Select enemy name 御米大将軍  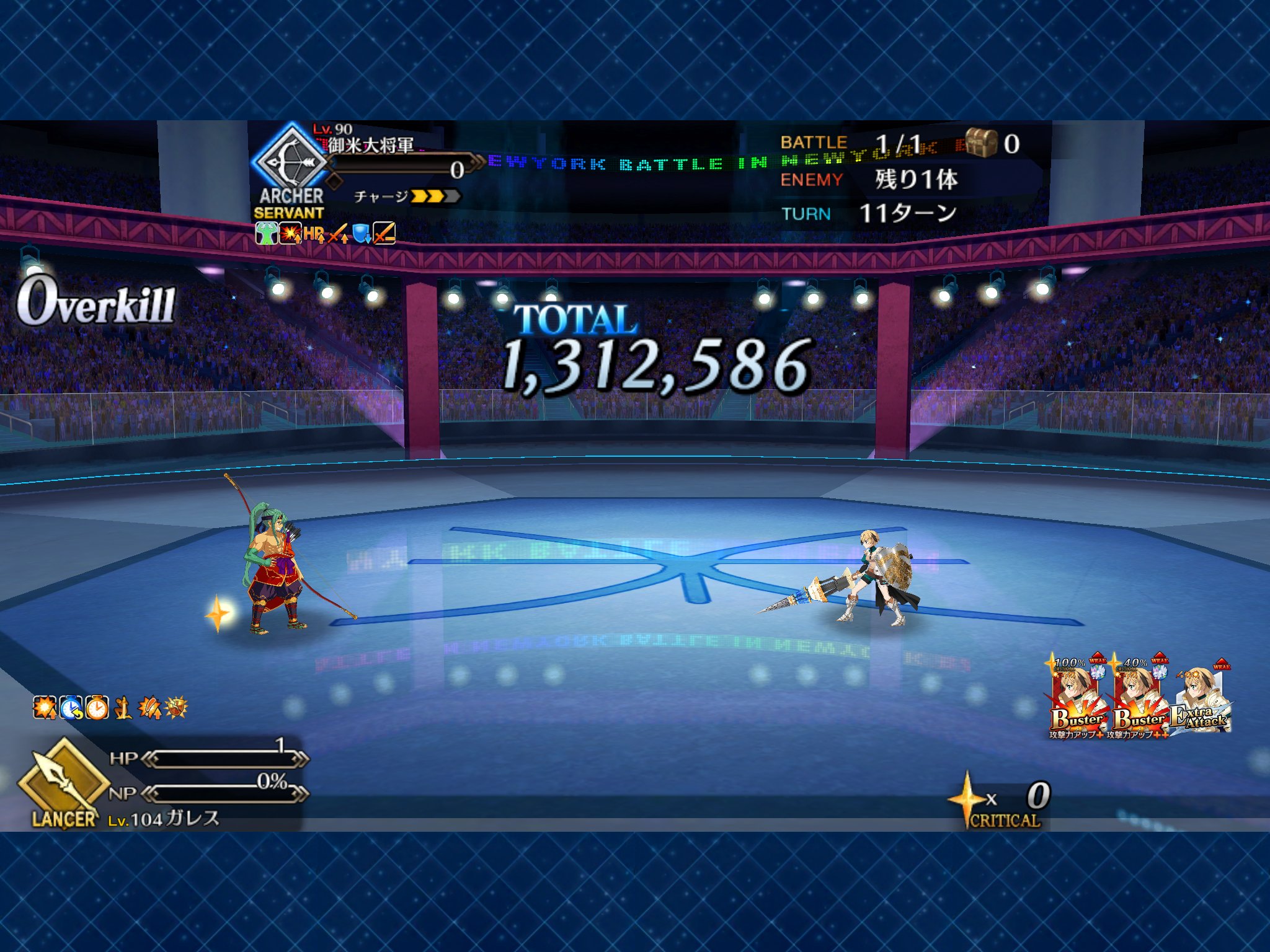371,146
